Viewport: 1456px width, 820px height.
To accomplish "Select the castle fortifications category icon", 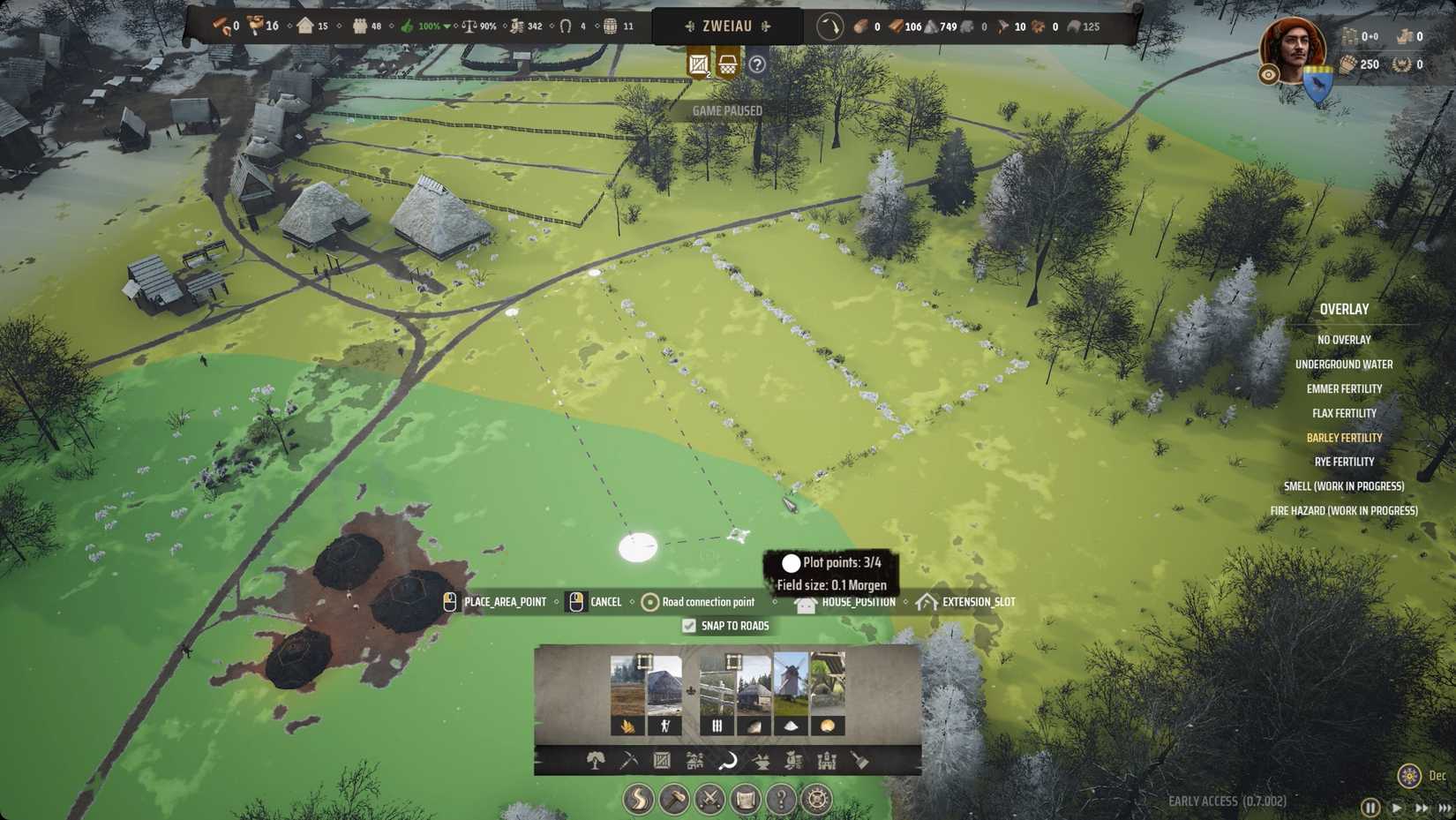I will pyautogui.click(x=825, y=761).
